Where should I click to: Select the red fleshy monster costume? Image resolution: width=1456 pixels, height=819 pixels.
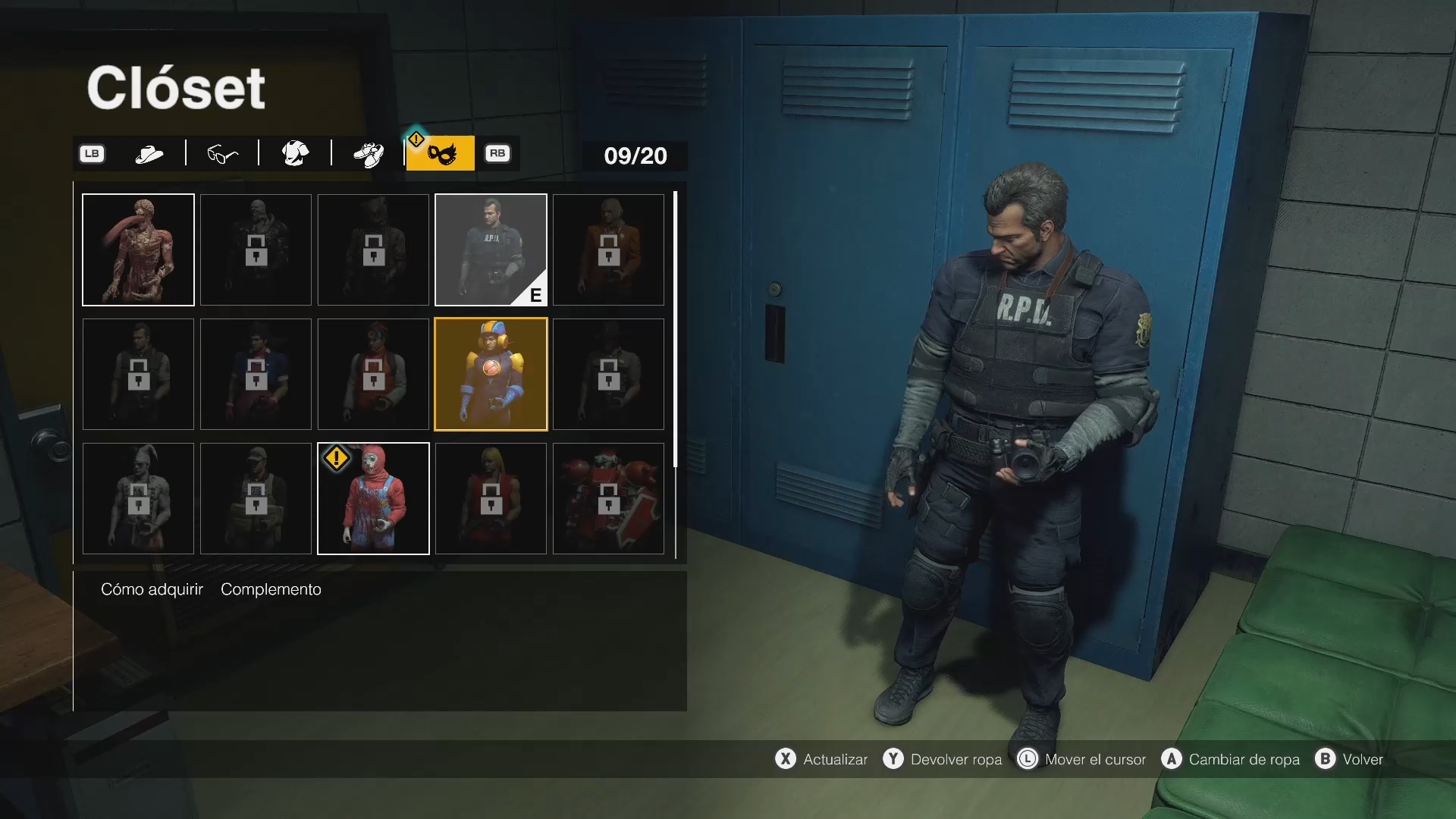tap(138, 249)
